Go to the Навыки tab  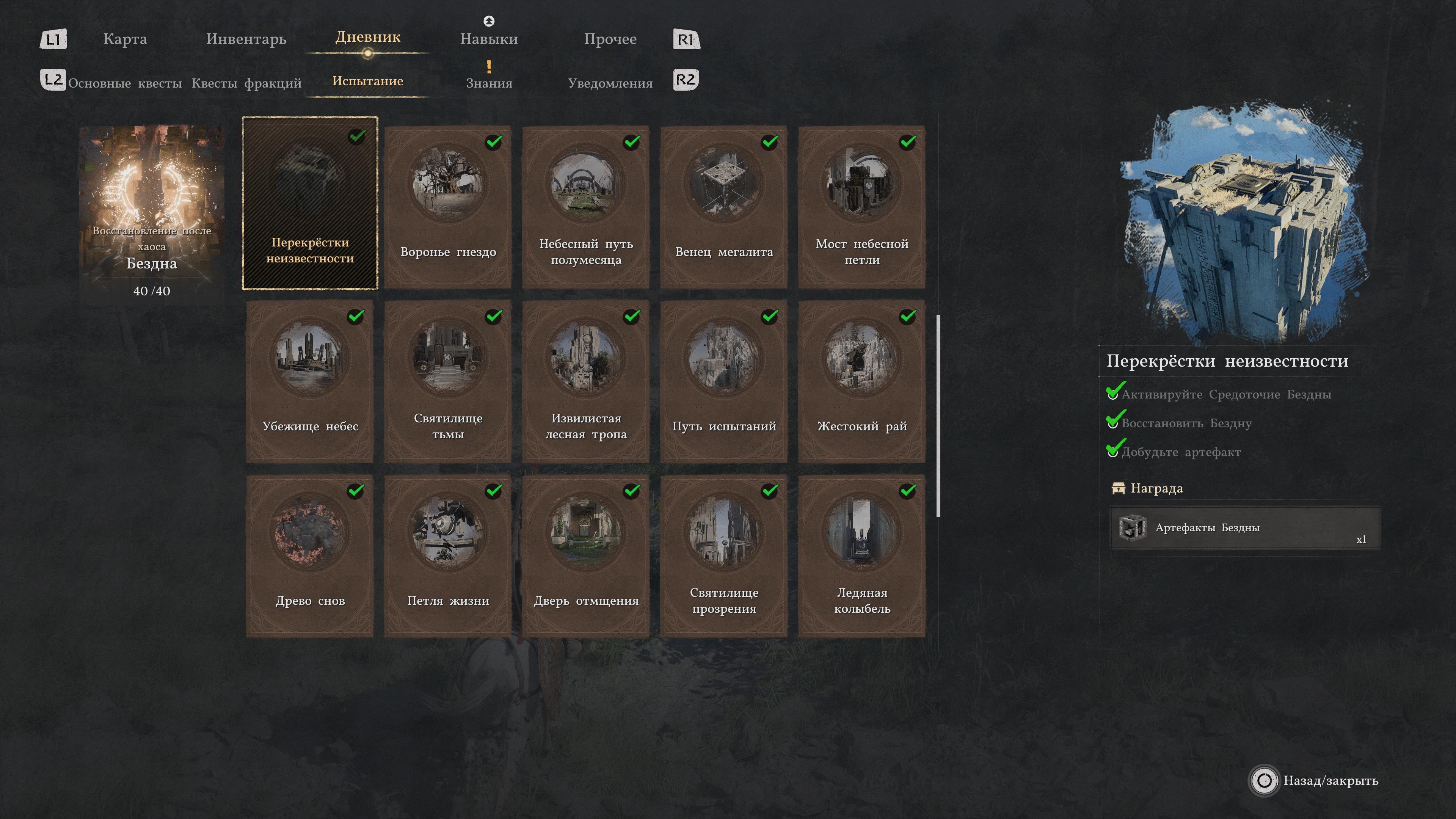(x=488, y=39)
